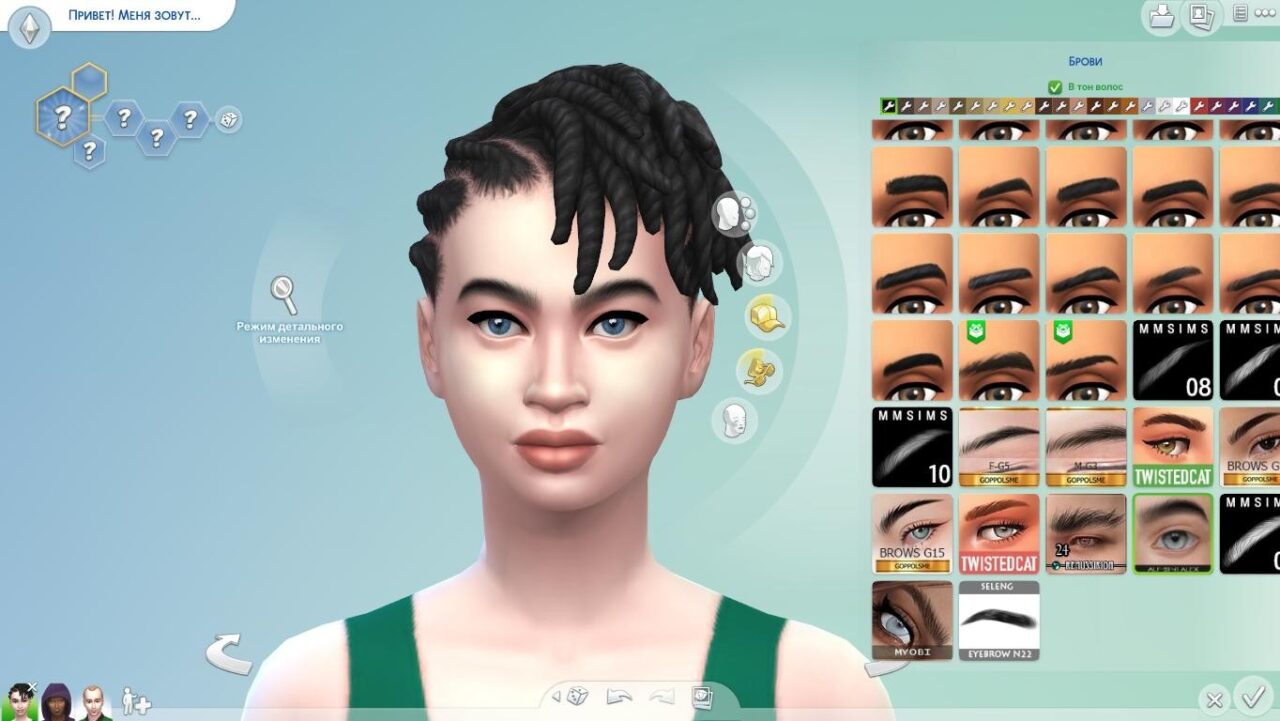Select the blank head sculpt icon

(733, 421)
